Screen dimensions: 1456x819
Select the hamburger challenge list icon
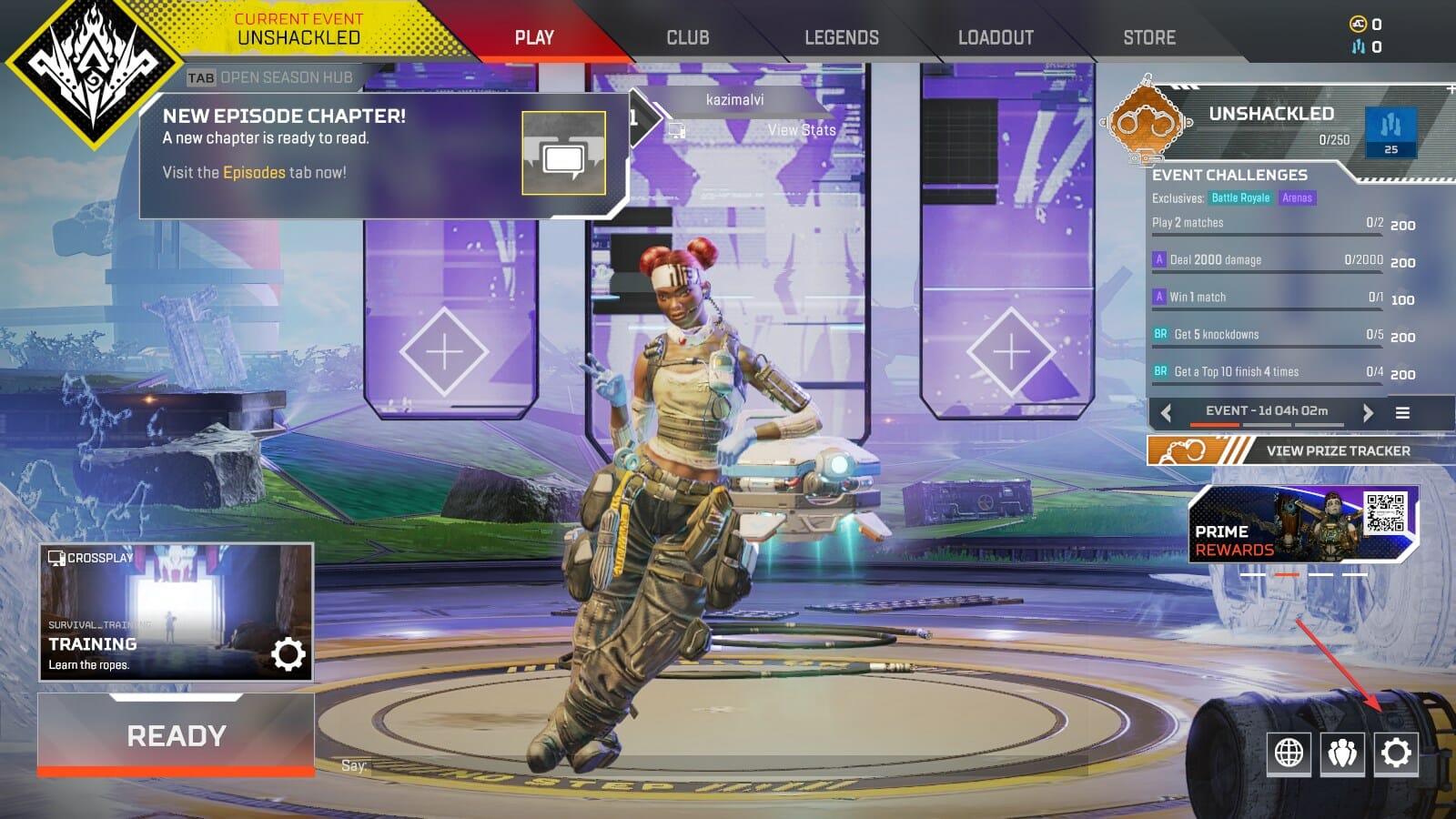tap(1401, 411)
